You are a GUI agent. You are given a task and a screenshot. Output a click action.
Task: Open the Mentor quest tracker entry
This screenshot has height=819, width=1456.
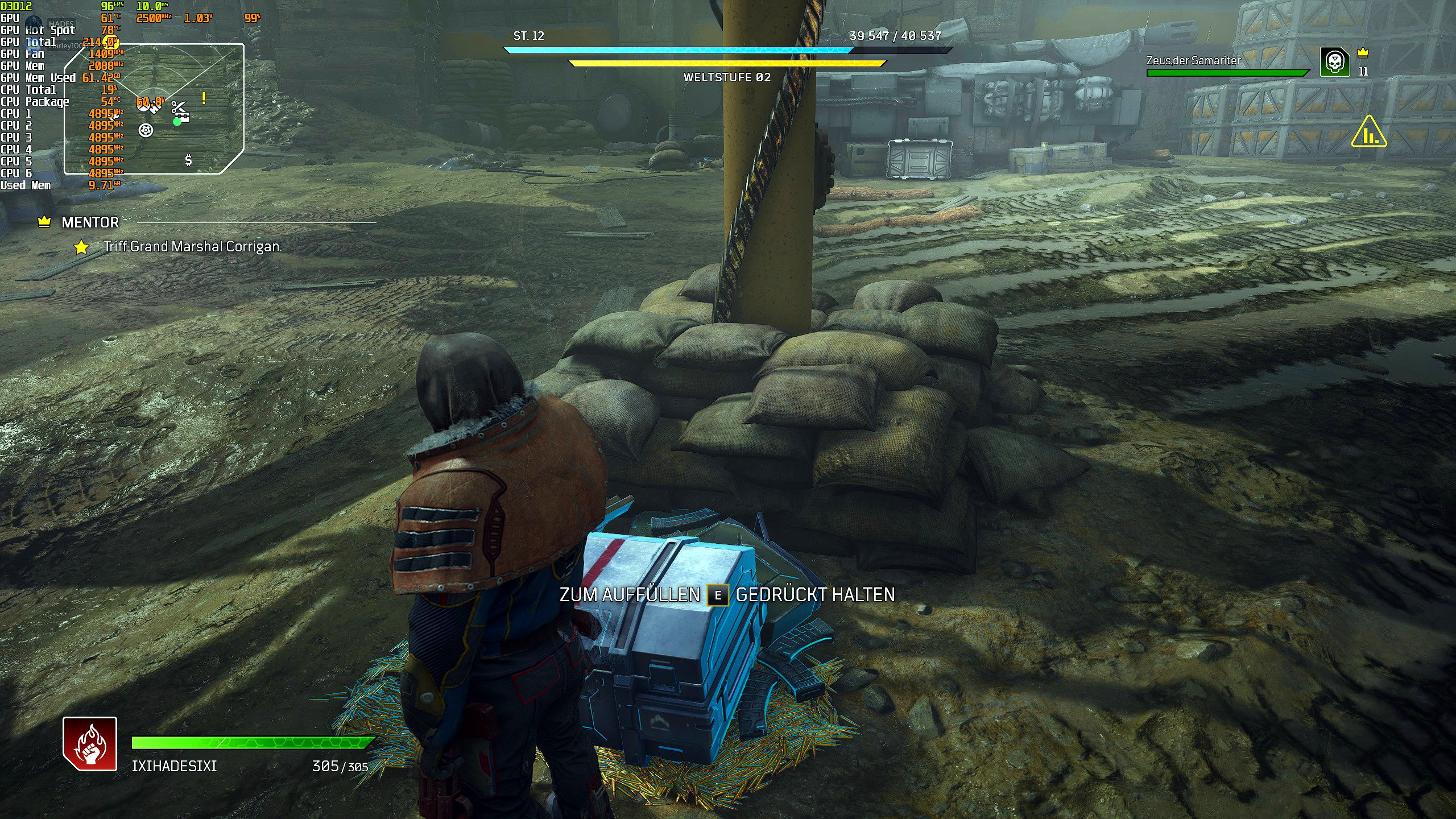tap(90, 222)
